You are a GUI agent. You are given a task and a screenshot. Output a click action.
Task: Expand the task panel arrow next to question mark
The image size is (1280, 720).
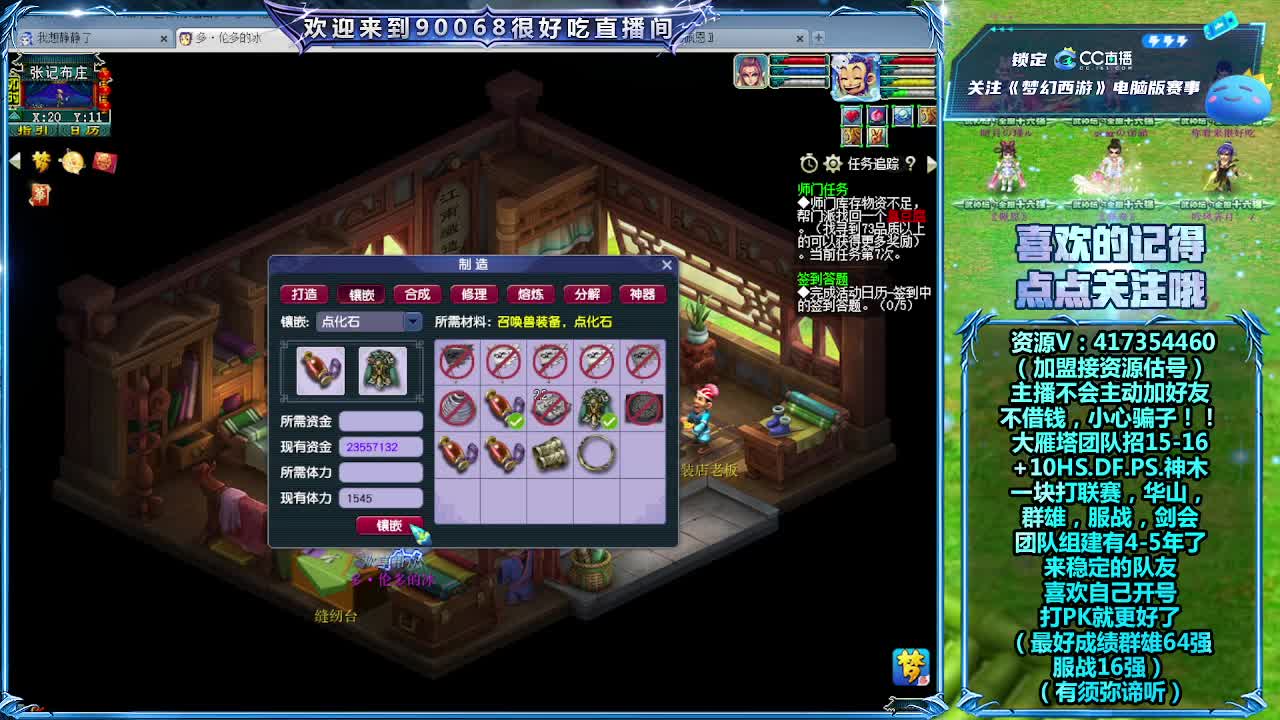pos(933,163)
